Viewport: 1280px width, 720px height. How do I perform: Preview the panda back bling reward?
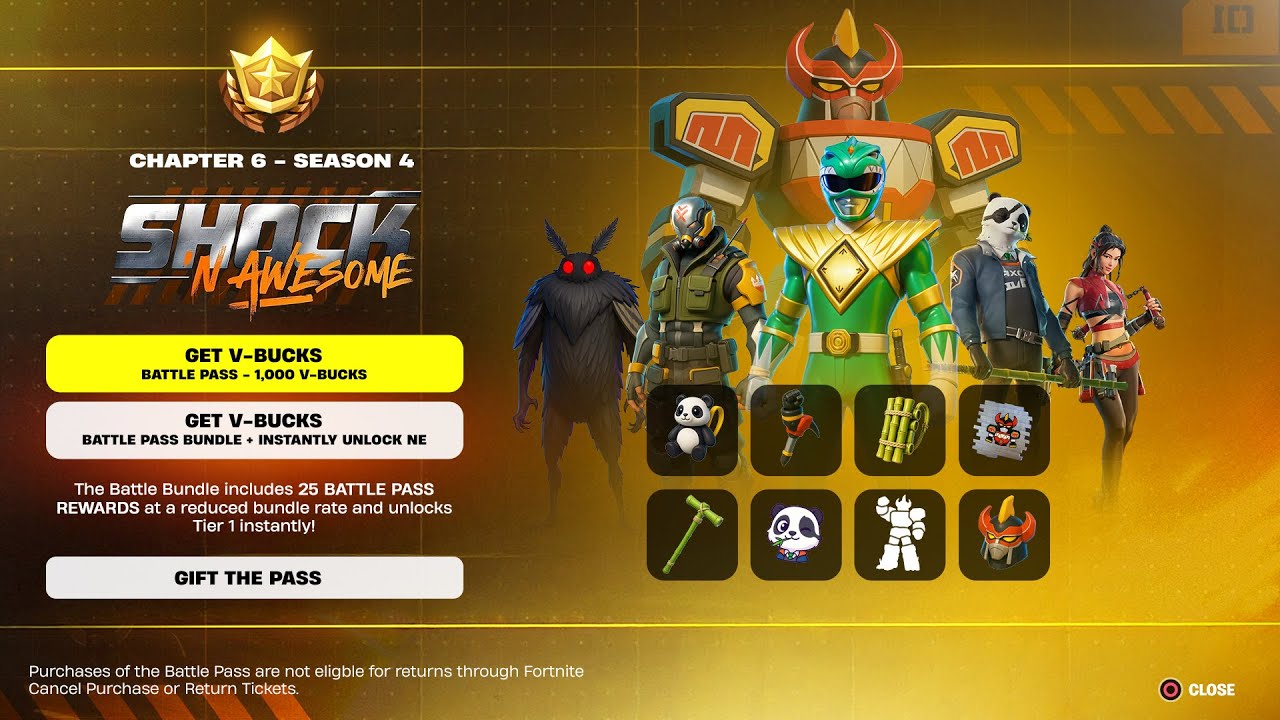[x=692, y=430]
